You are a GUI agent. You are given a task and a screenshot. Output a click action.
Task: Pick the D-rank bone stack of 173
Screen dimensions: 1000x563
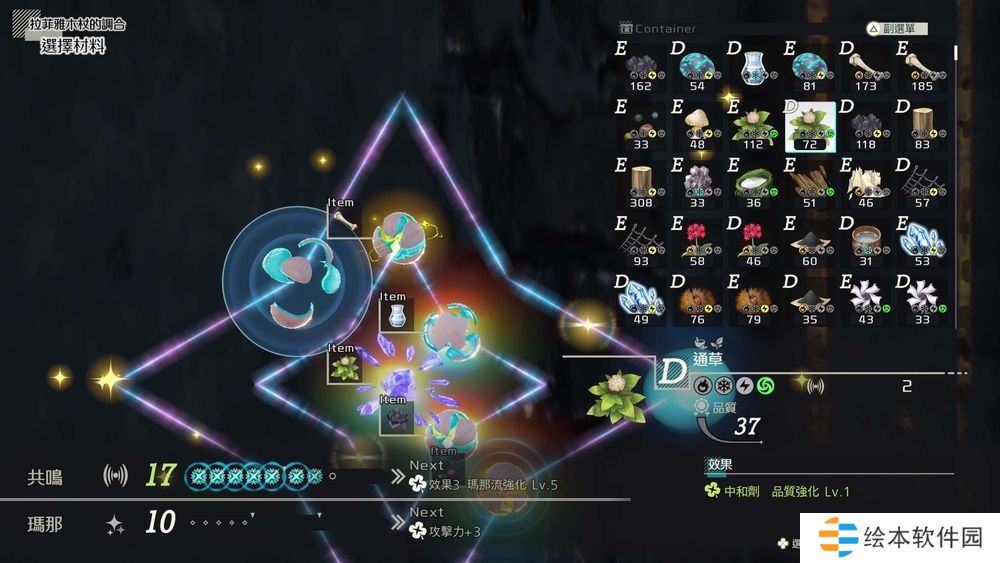pyautogui.click(x=866, y=70)
